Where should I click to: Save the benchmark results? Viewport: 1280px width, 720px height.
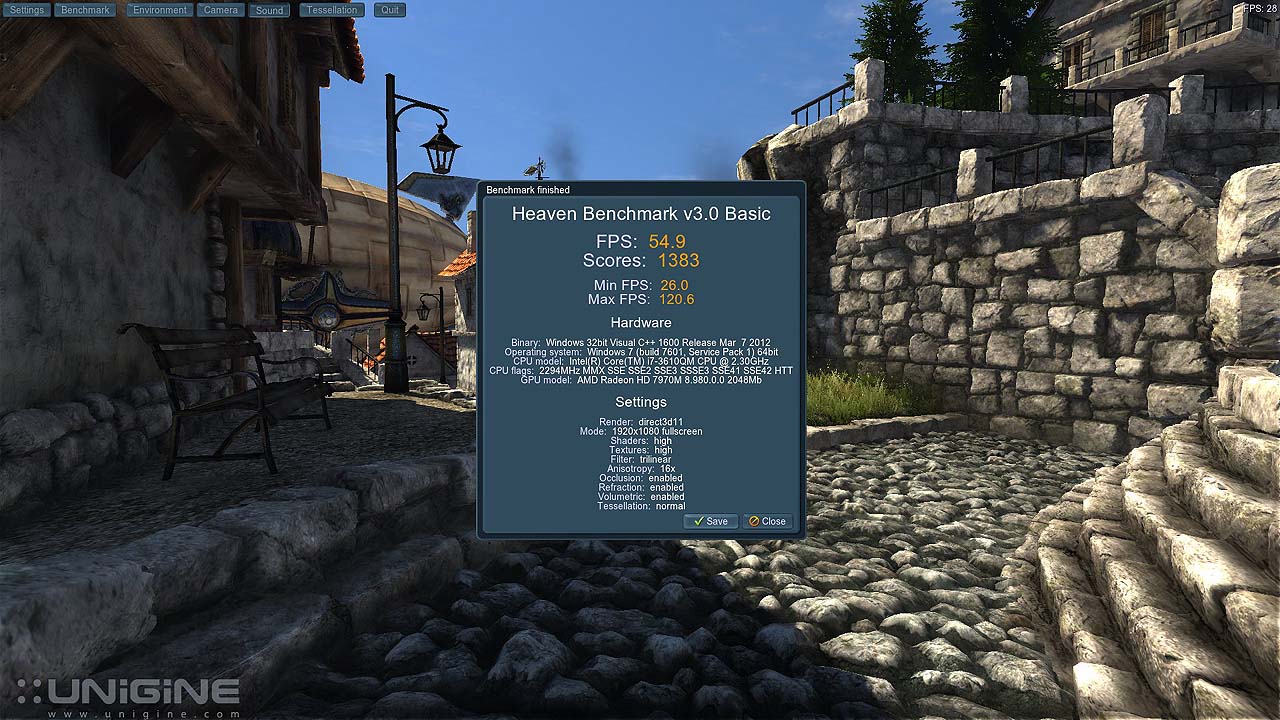(x=711, y=521)
